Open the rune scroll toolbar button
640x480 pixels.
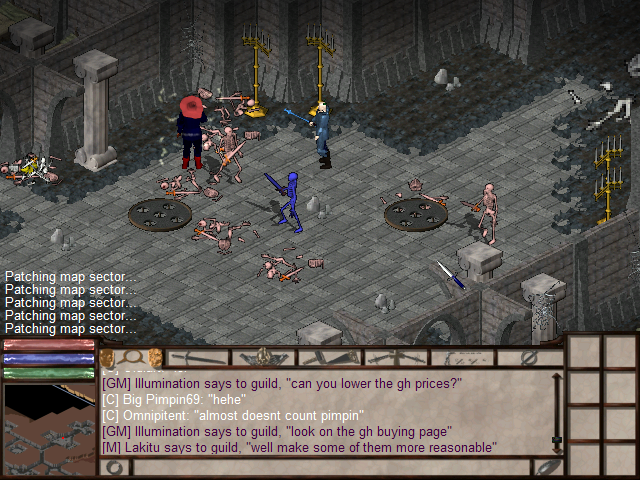click(x=462, y=357)
